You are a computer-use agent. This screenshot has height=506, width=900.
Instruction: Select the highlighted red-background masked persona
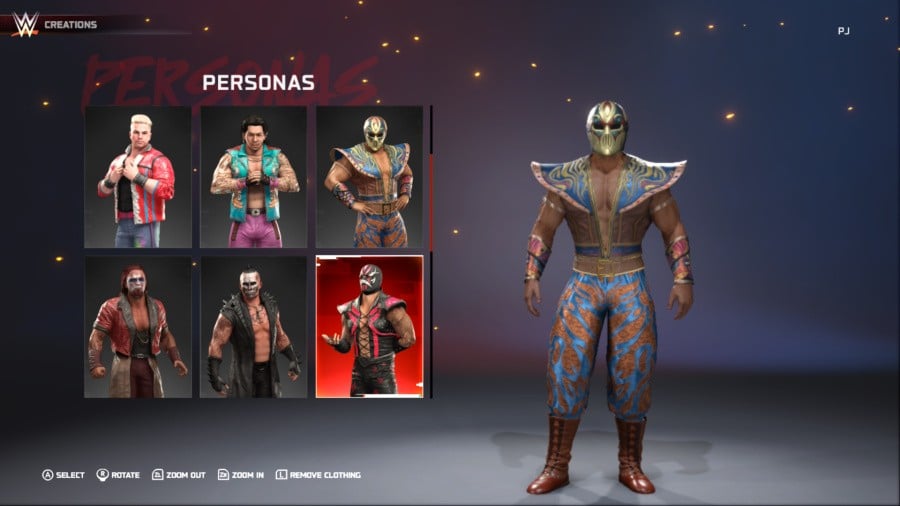pos(369,326)
